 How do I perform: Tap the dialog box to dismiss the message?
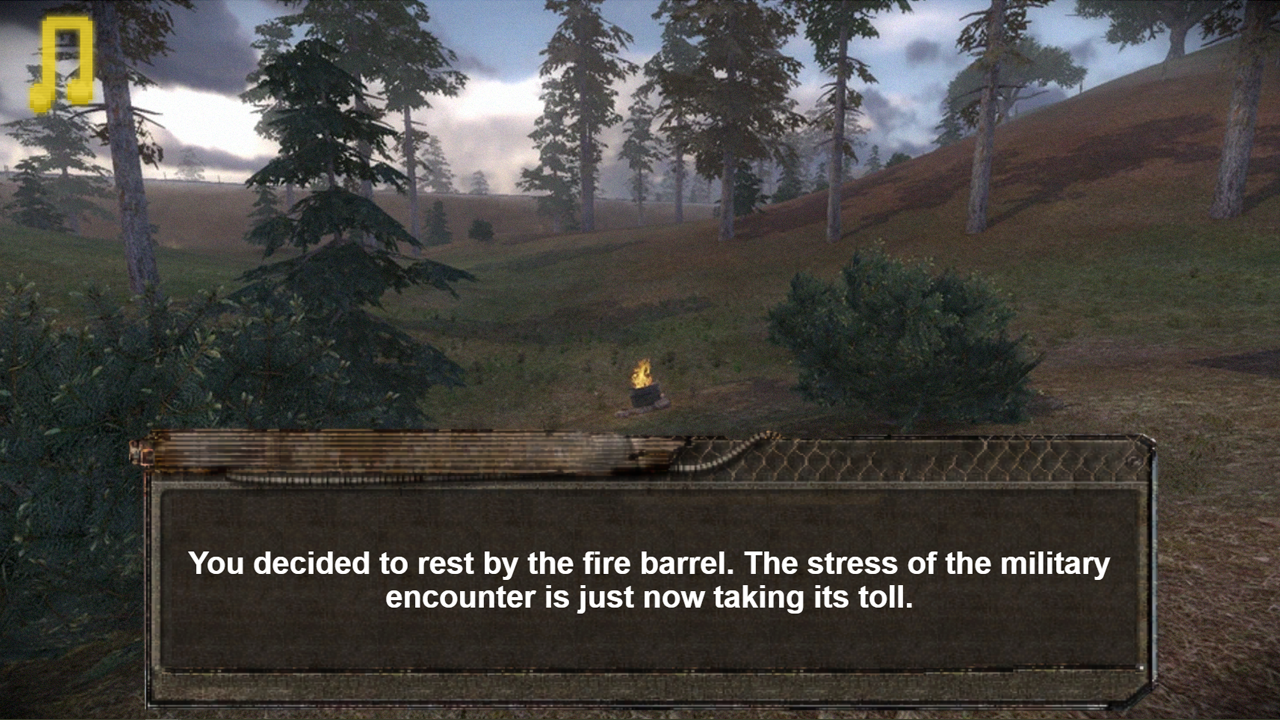[640, 580]
